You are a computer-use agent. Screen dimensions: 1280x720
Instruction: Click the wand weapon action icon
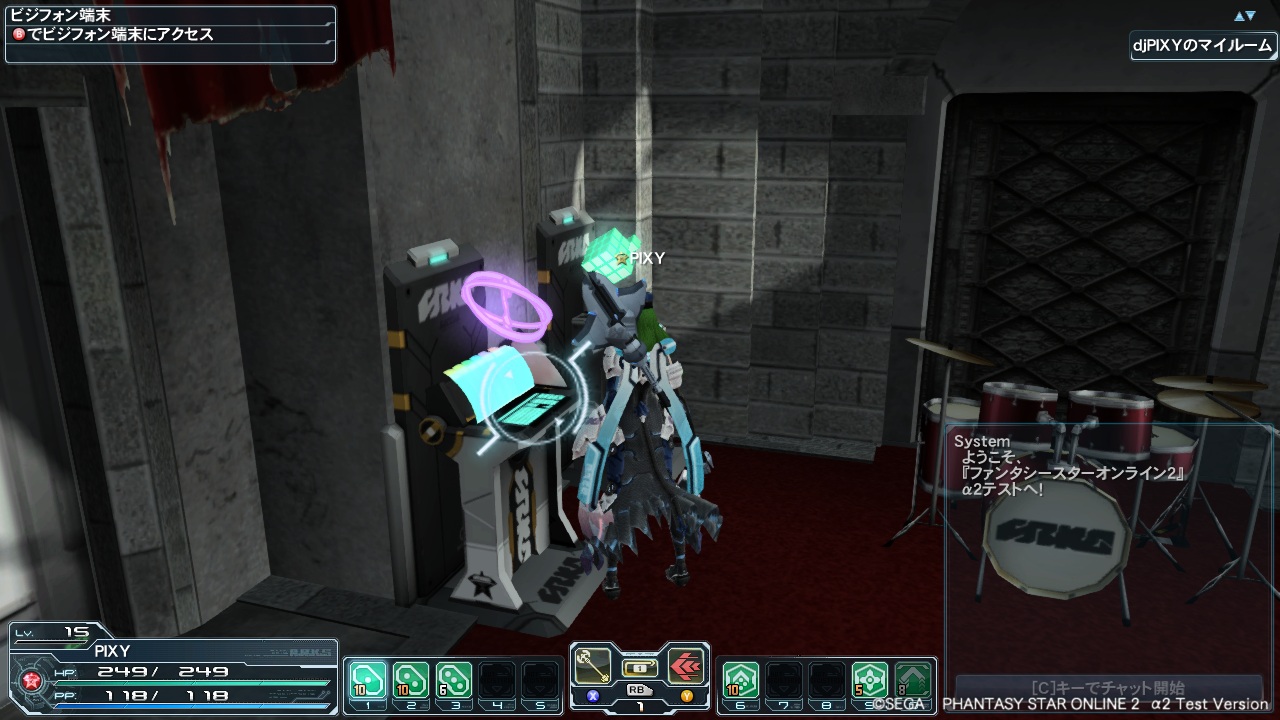(x=594, y=666)
